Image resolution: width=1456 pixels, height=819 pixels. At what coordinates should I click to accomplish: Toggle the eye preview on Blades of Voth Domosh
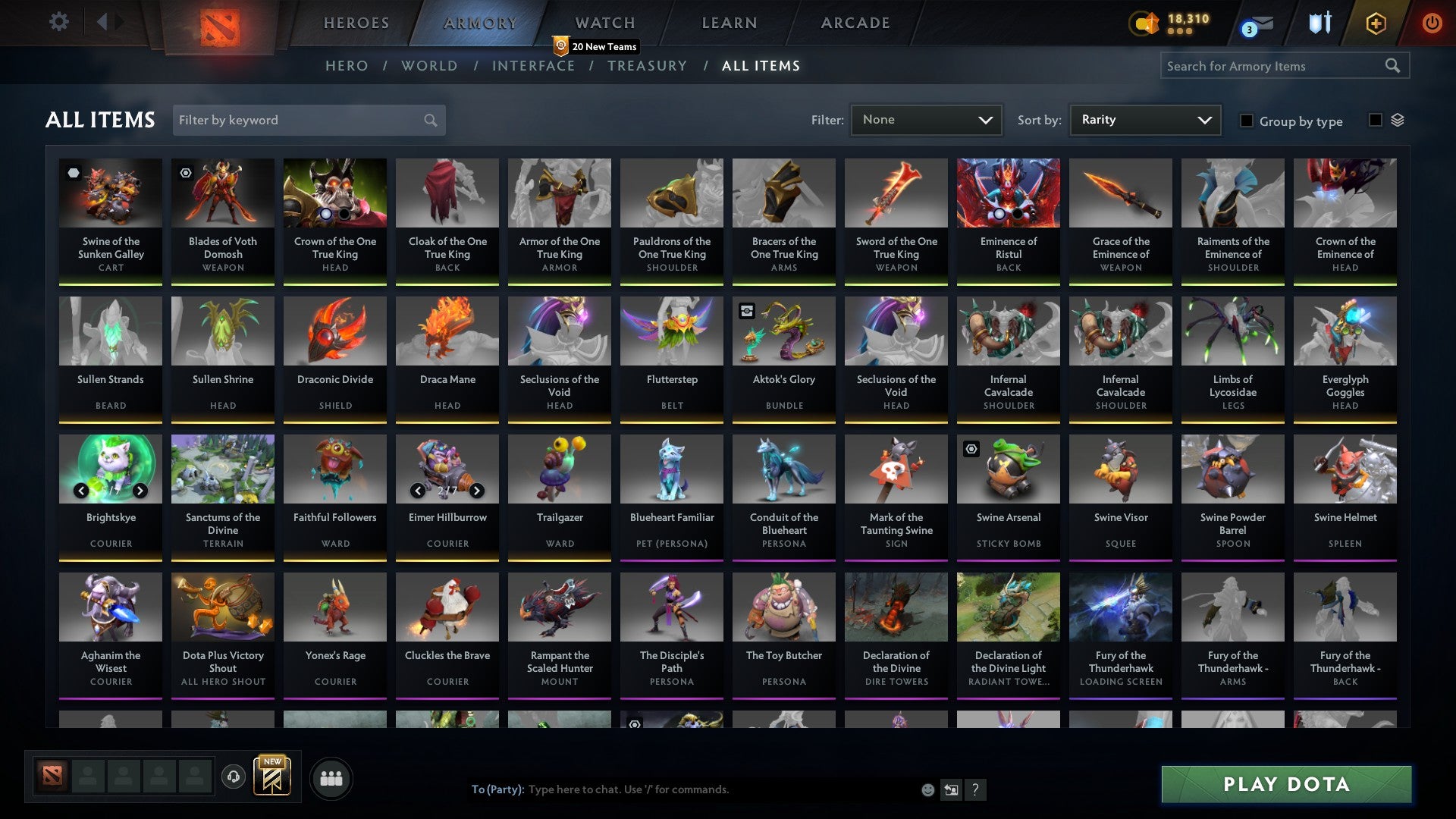tap(184, 173)
